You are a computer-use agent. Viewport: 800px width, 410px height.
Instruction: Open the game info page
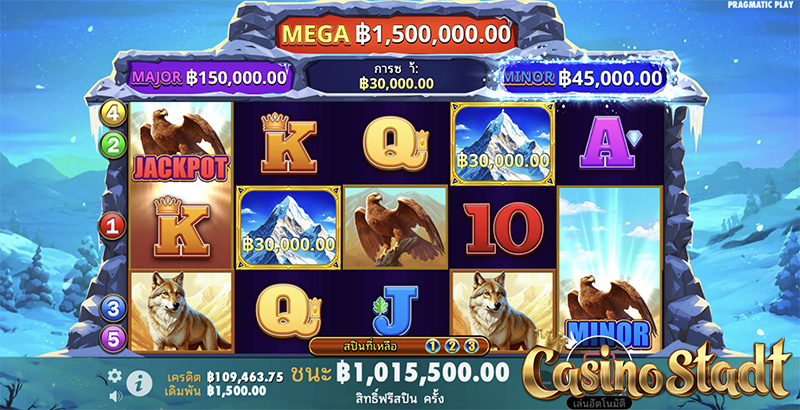[x=139, y=381]
